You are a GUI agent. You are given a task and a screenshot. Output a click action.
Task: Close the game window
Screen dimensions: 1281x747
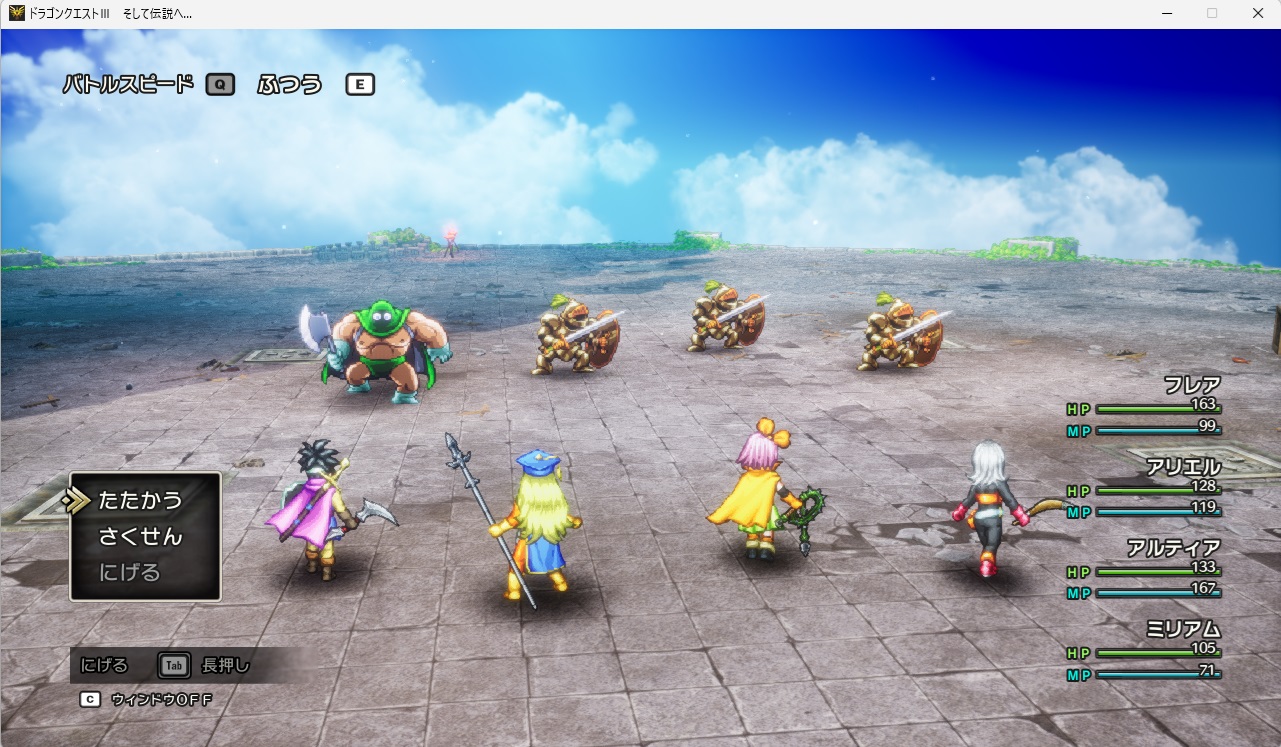click(x=1258, y=14)
